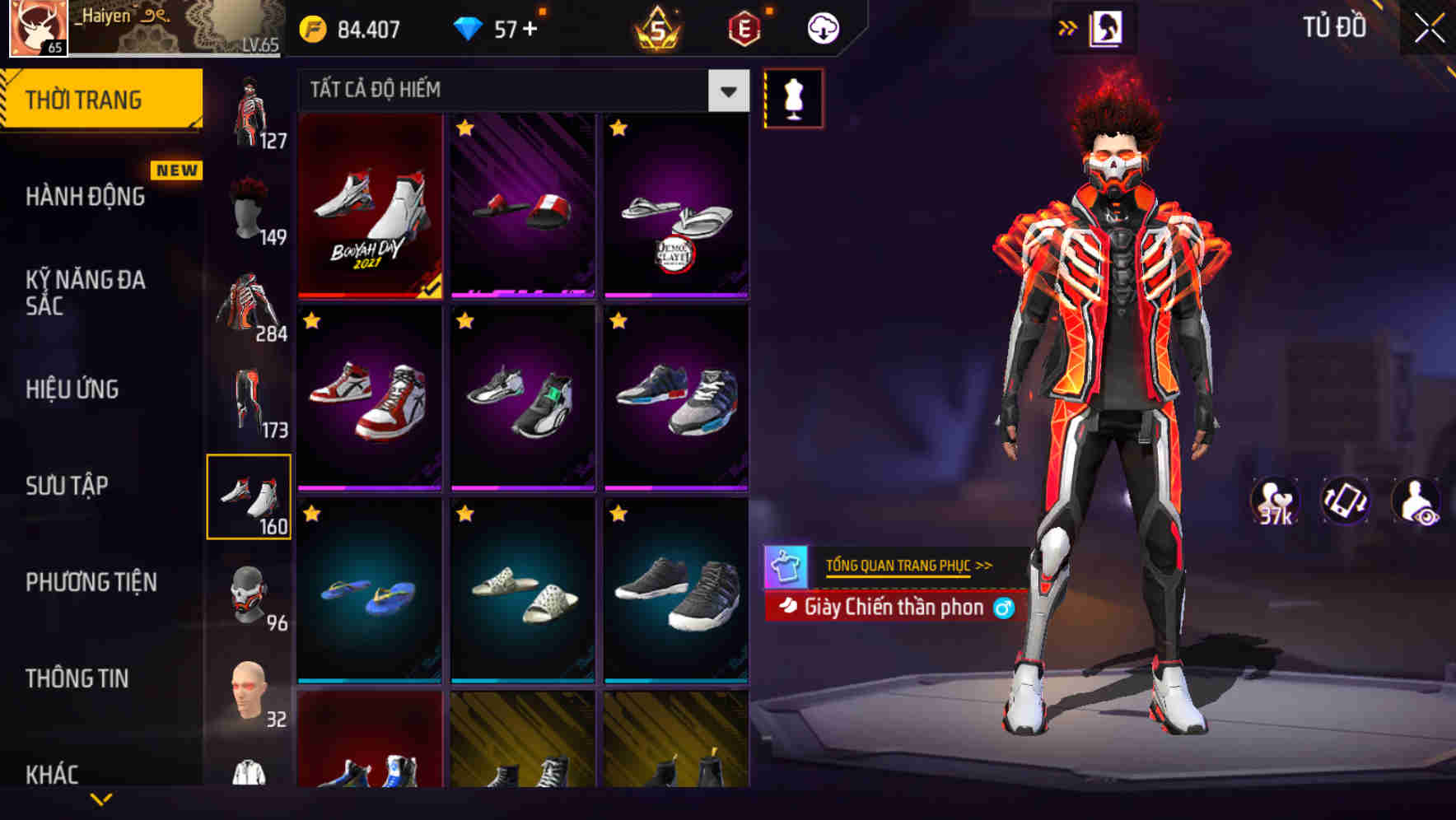Select the Booyah Day 2021 shoes thumbnail

pos(371,206)
